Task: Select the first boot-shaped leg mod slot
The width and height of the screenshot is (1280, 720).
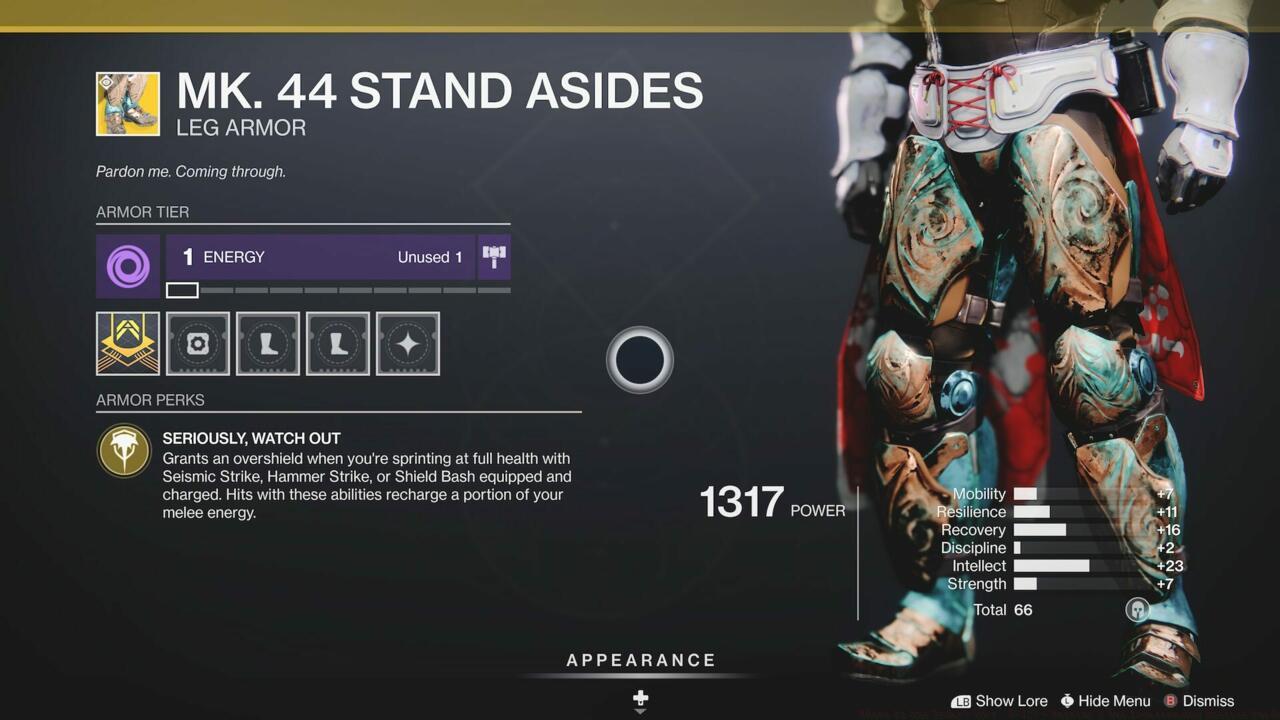Action: pyautogui.click(x=267, y=343)
